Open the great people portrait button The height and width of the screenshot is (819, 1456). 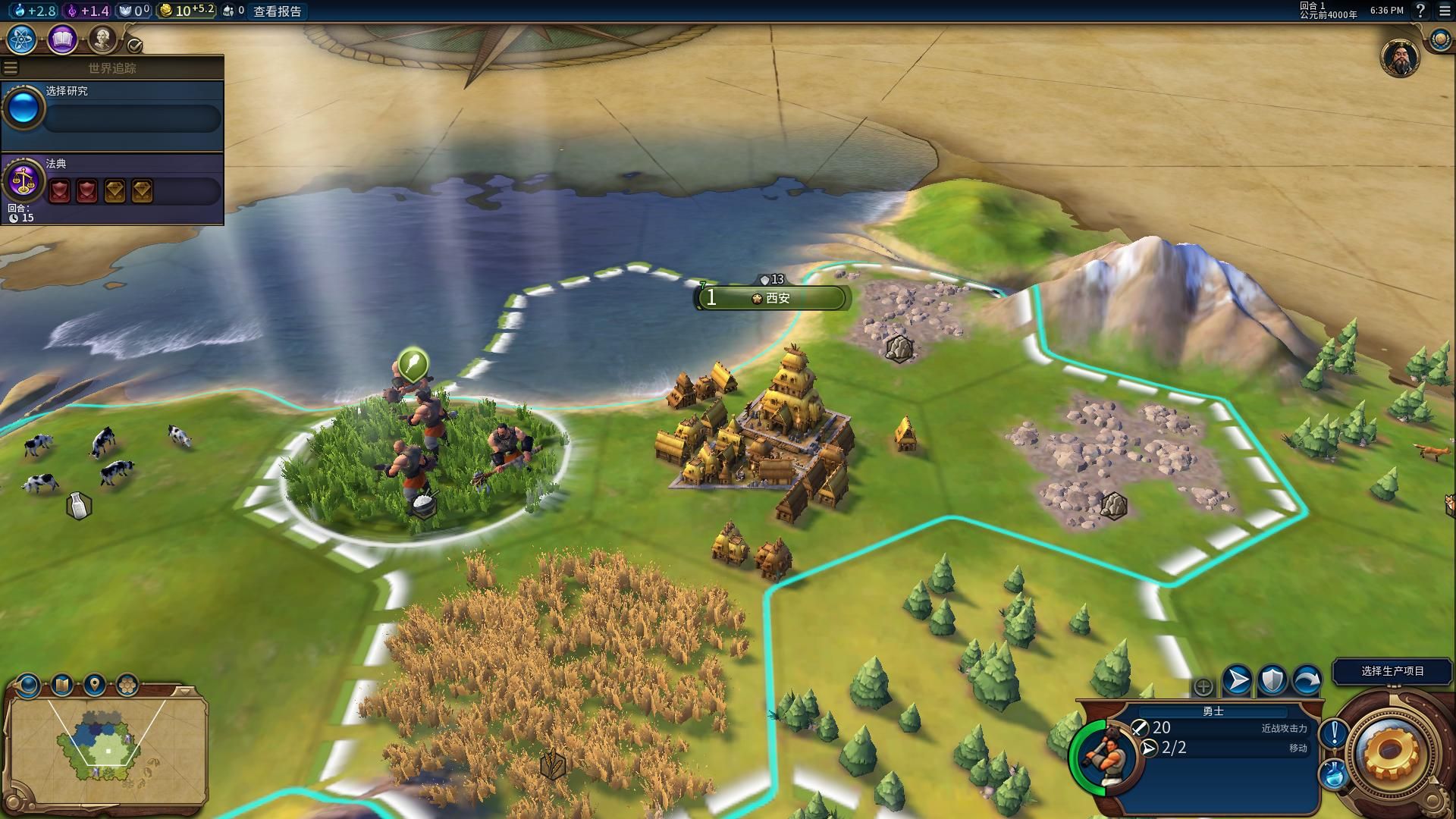102,38
